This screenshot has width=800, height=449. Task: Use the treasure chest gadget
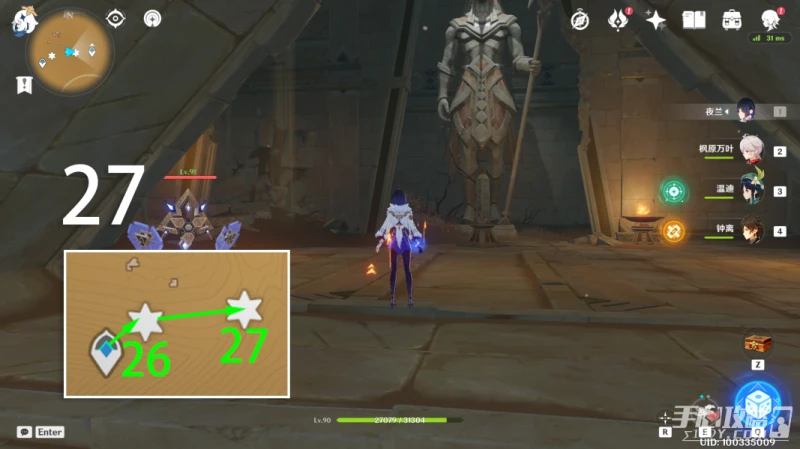tap(757, 343)
